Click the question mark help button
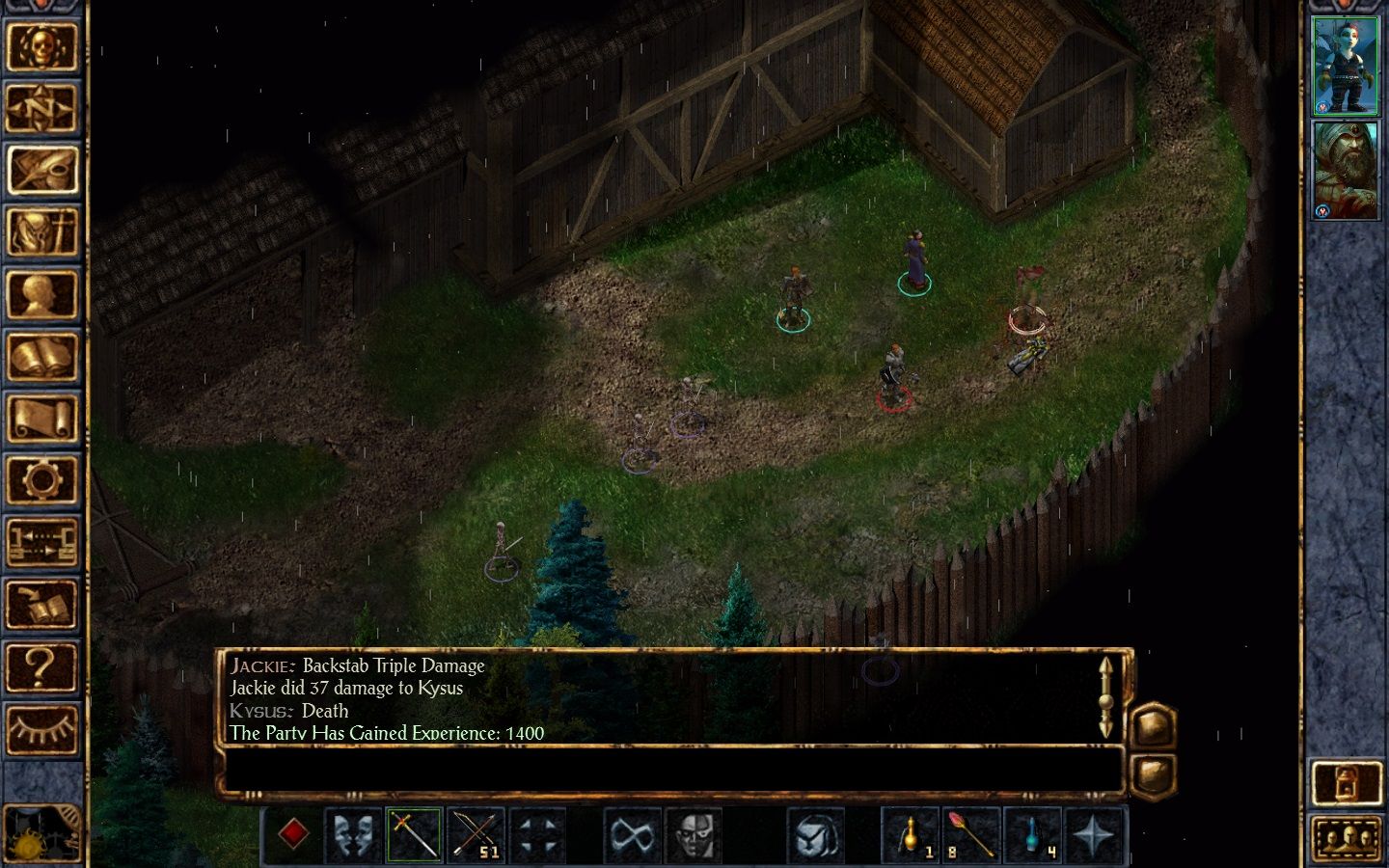The height and width of the screenshot is (868, 1389). tap(41, 666)
